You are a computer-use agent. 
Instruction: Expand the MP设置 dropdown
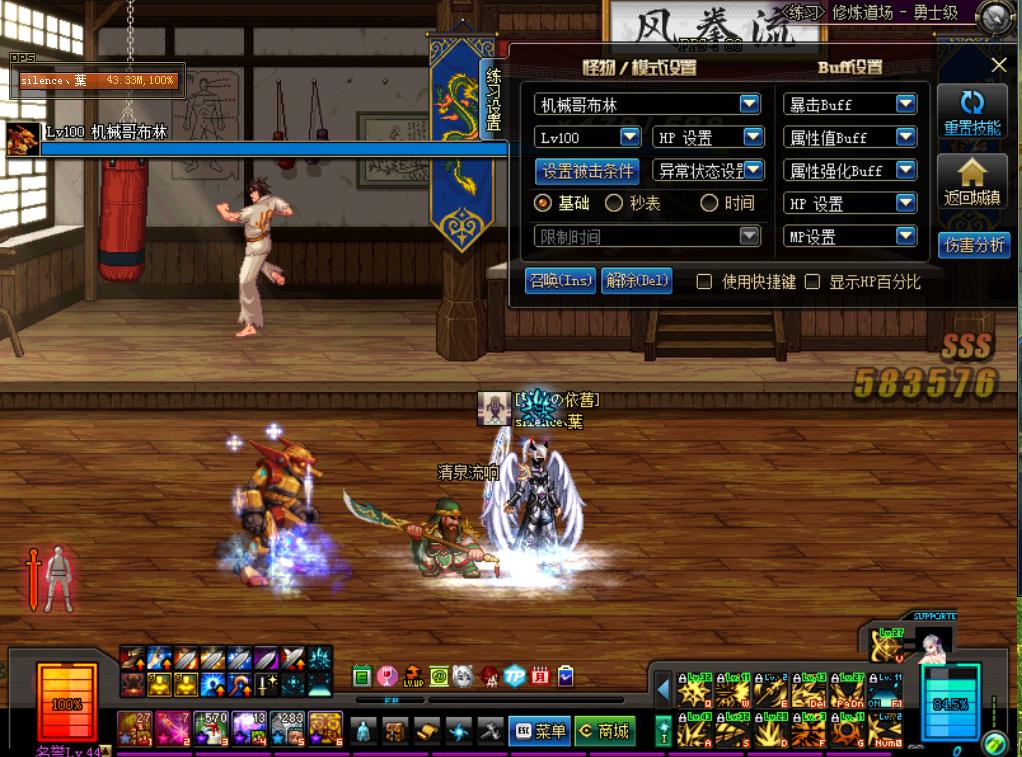coord(905,236)
